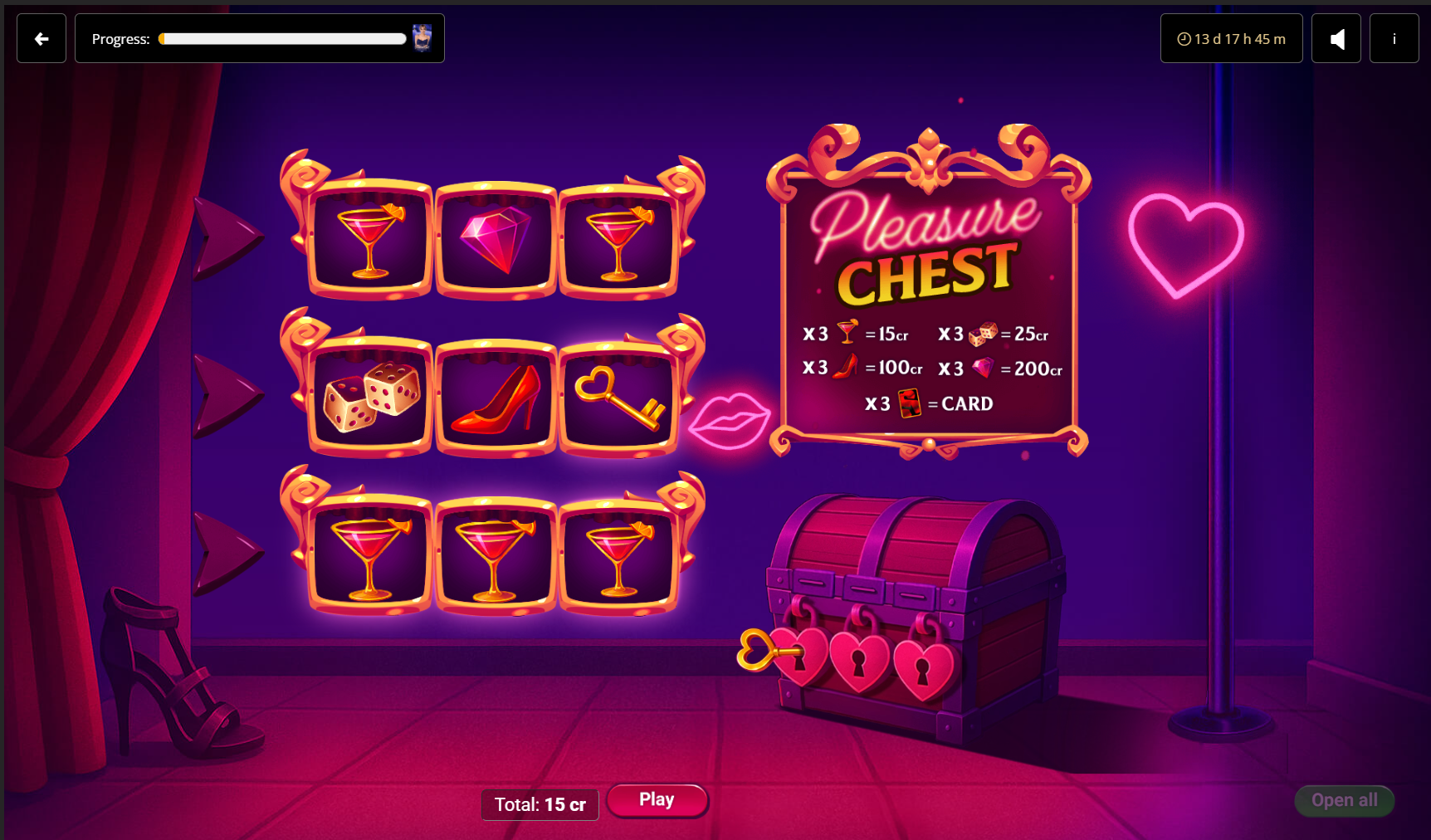Click the Open all button

(x=1344, y=800)
